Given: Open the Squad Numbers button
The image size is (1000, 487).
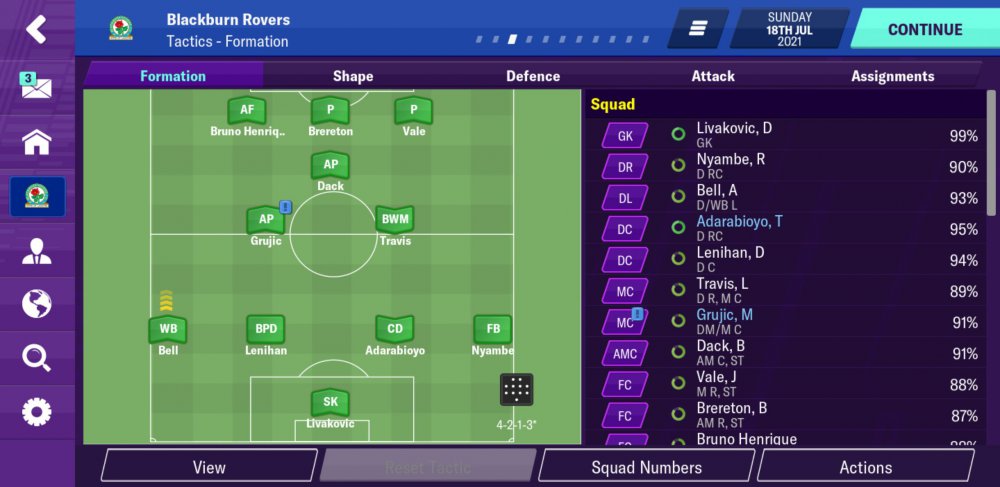Looking at the screenshot, I should (646, 467).
